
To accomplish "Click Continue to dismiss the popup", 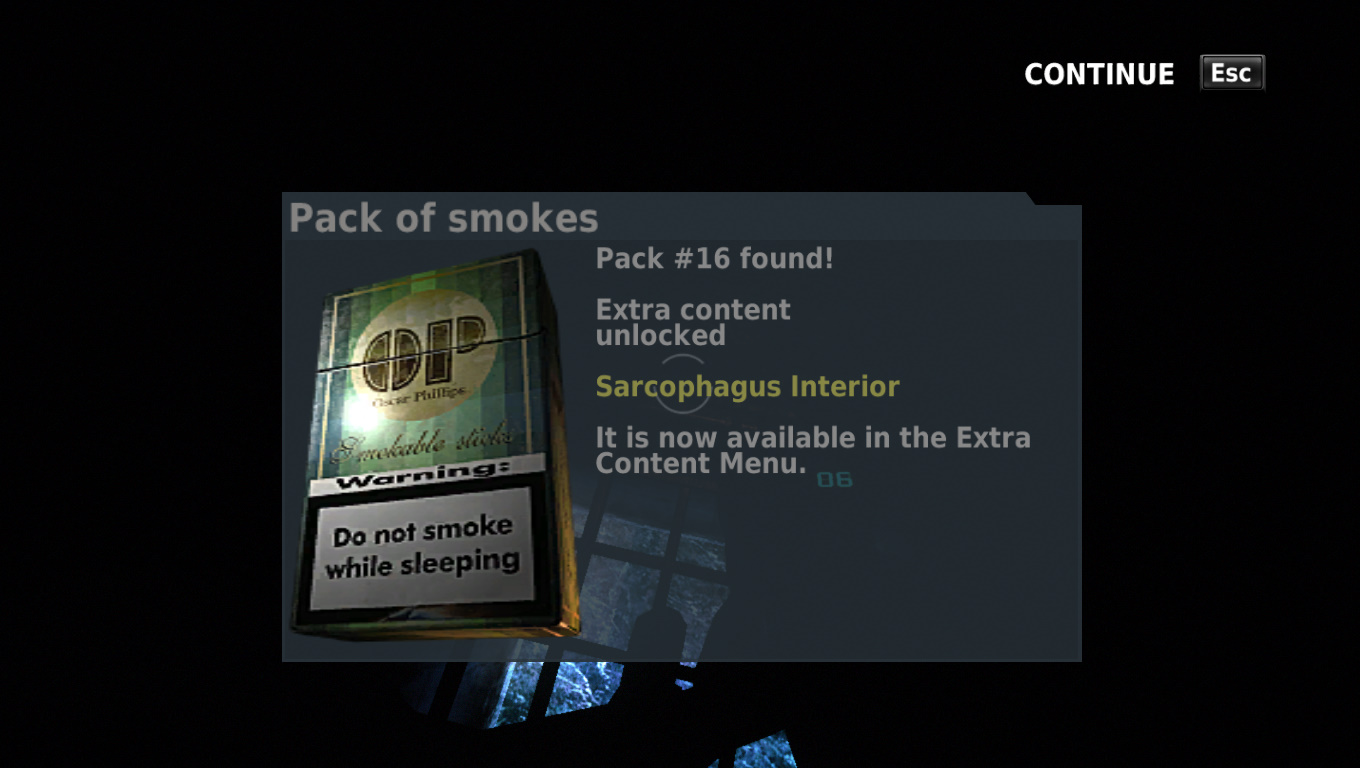I will pyautogui.click(x=1099, y=74).
